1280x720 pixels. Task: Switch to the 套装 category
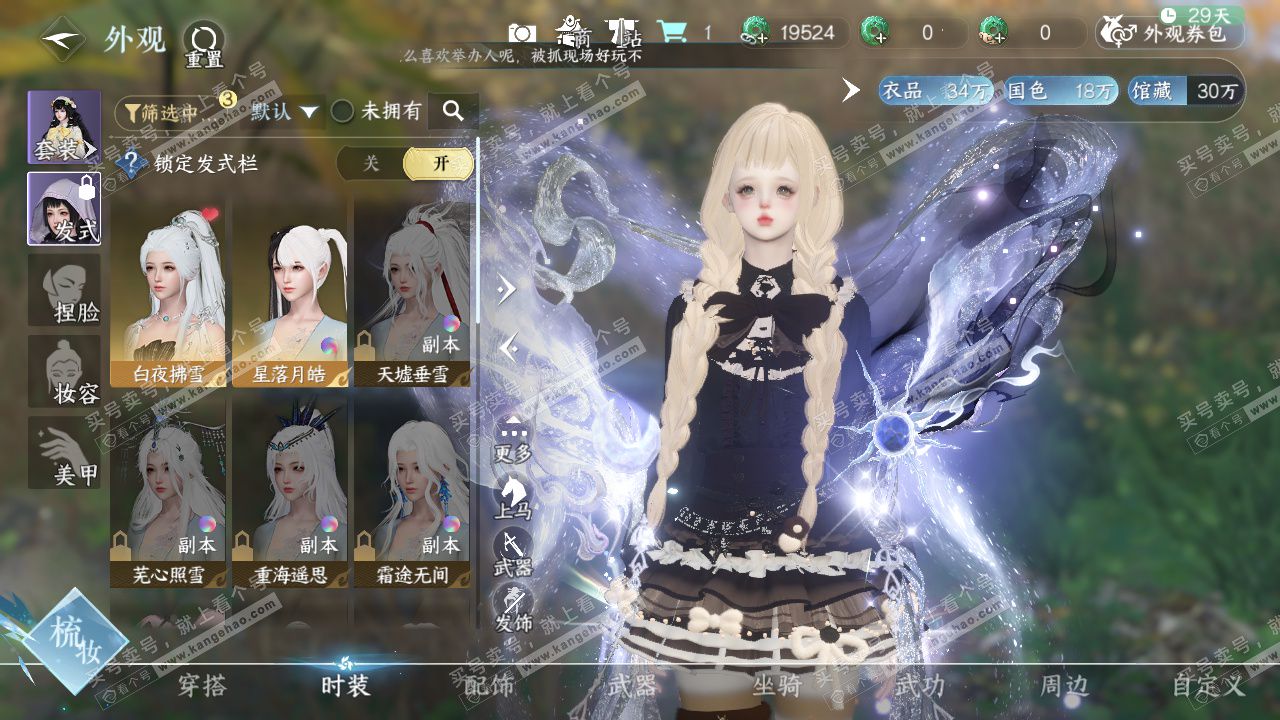pyautogui.click(x=64, y=127)
